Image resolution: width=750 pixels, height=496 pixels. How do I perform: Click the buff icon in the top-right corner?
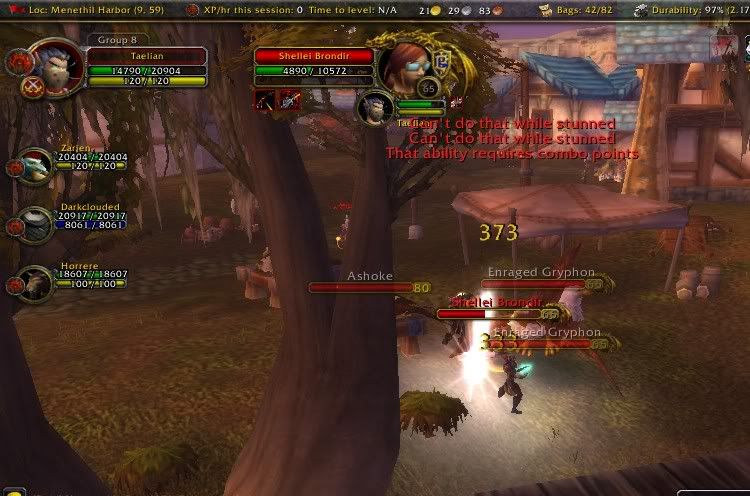tap(726, 47)
